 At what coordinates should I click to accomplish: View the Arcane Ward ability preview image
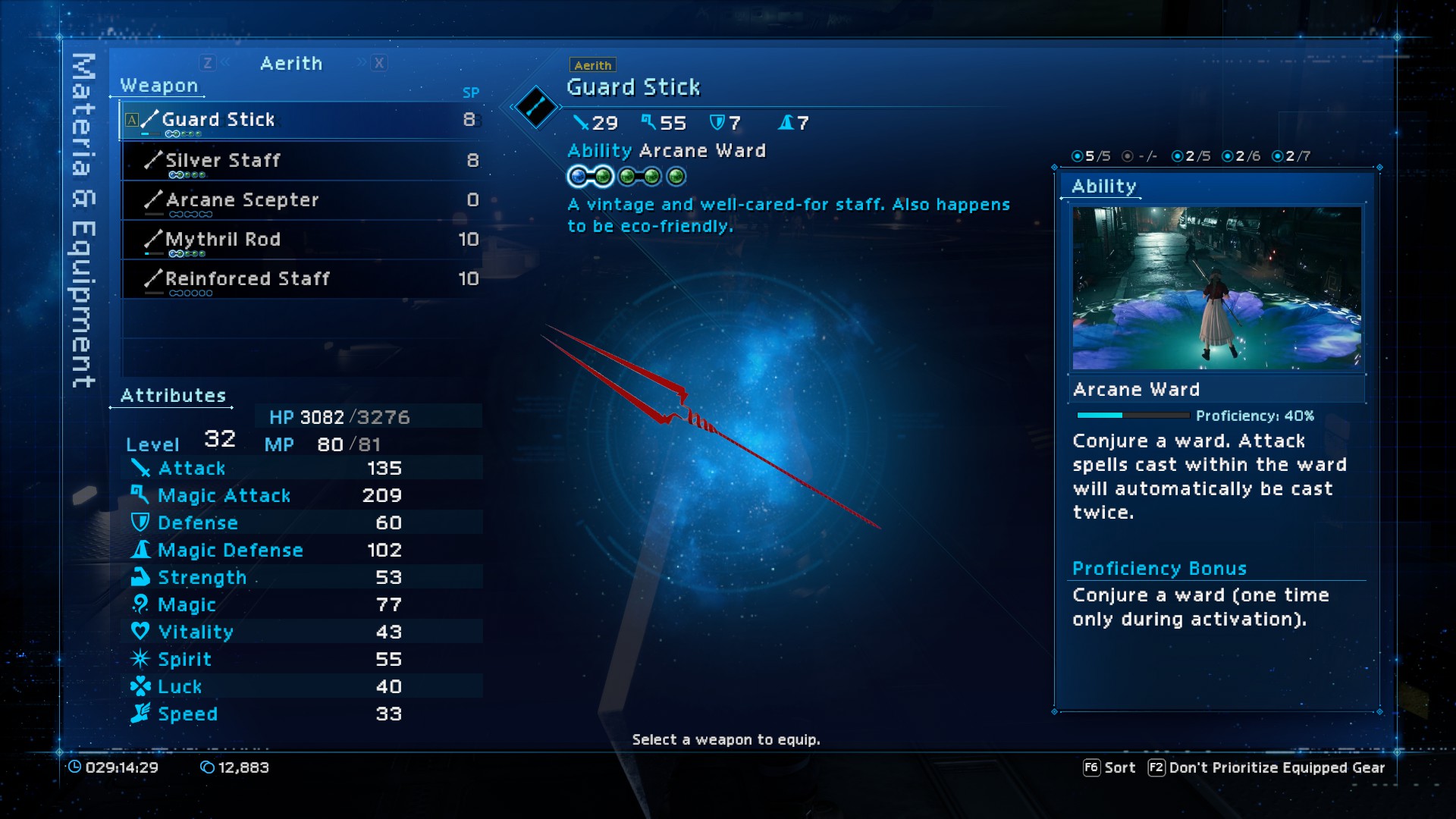click(x=1216, y=288)
